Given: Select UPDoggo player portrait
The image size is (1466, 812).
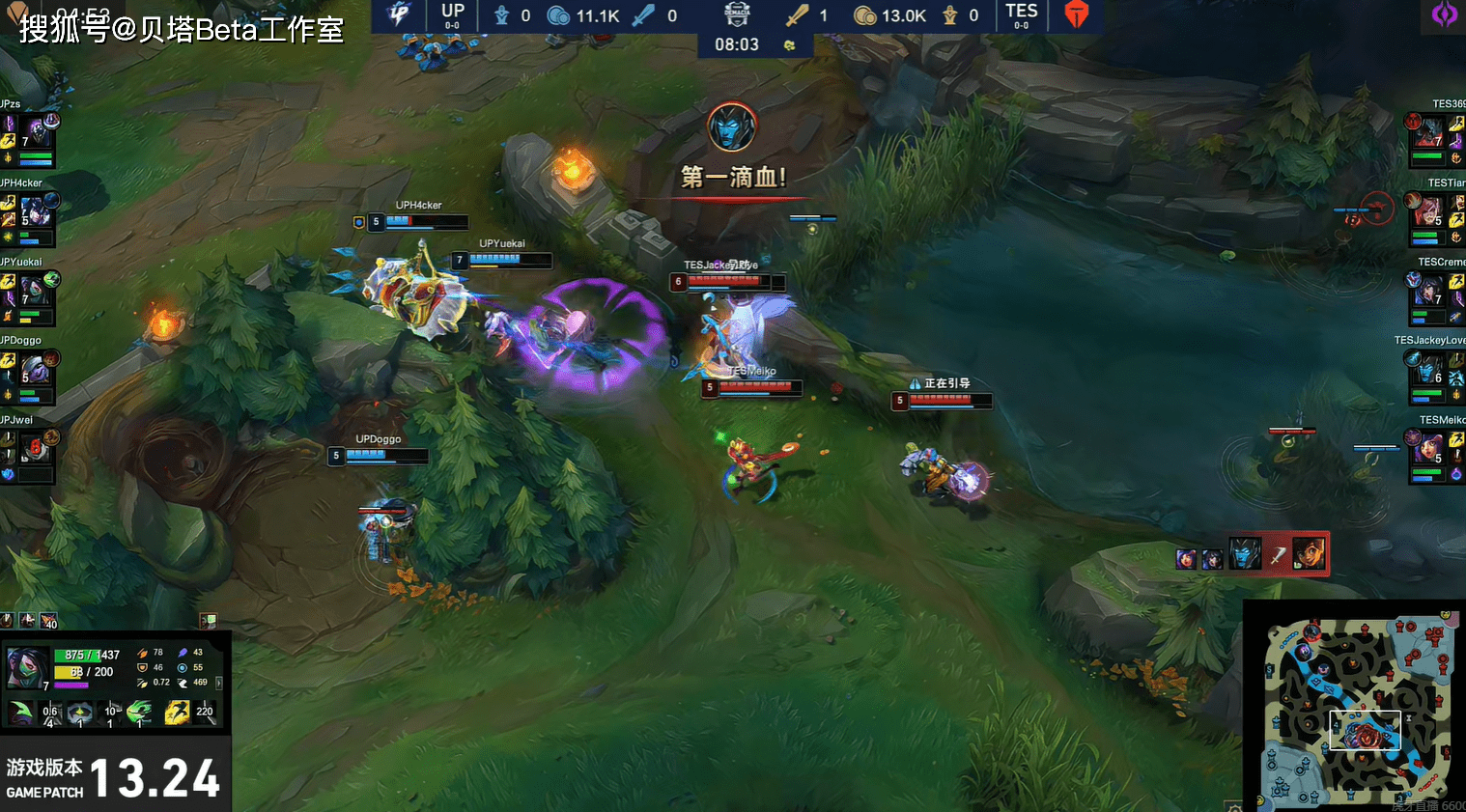Looking at the screenshot, I should [35, 370].
